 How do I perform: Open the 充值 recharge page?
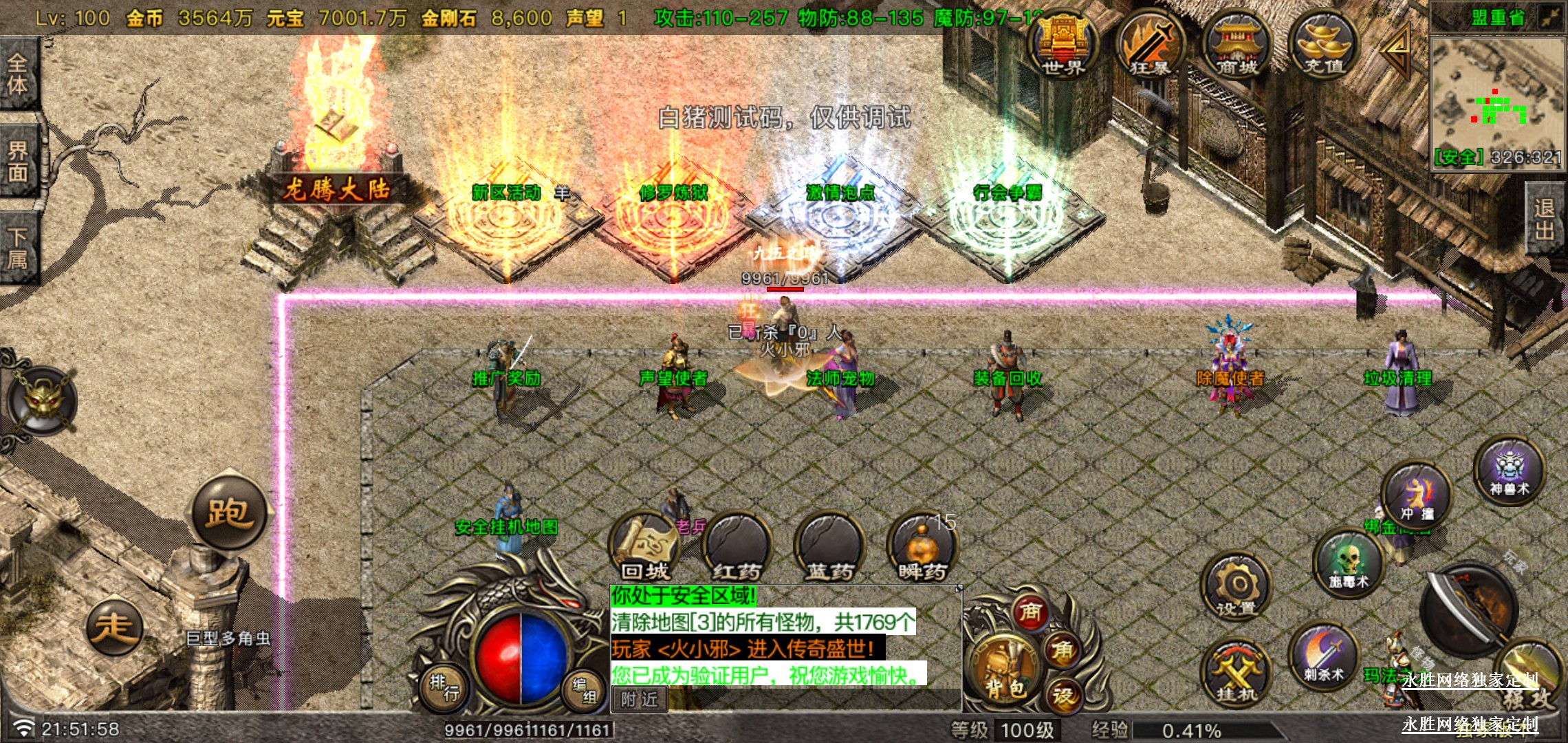point(1323,45)
